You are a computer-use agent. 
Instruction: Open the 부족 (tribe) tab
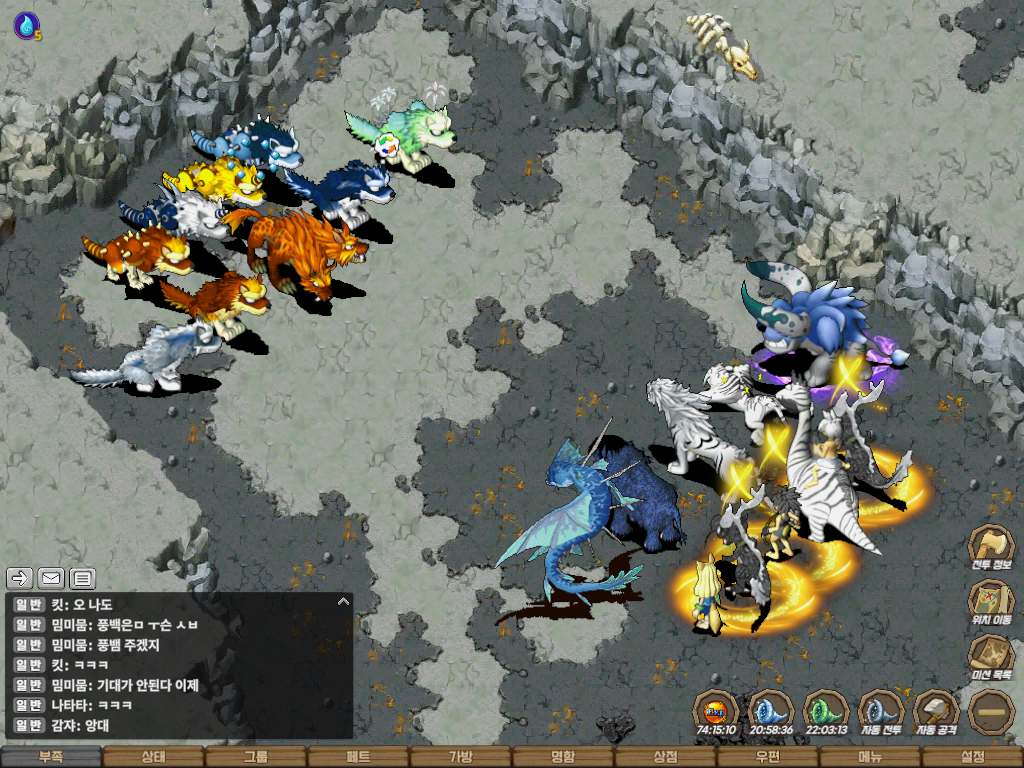pyautogui.click(x=51, y=757)
